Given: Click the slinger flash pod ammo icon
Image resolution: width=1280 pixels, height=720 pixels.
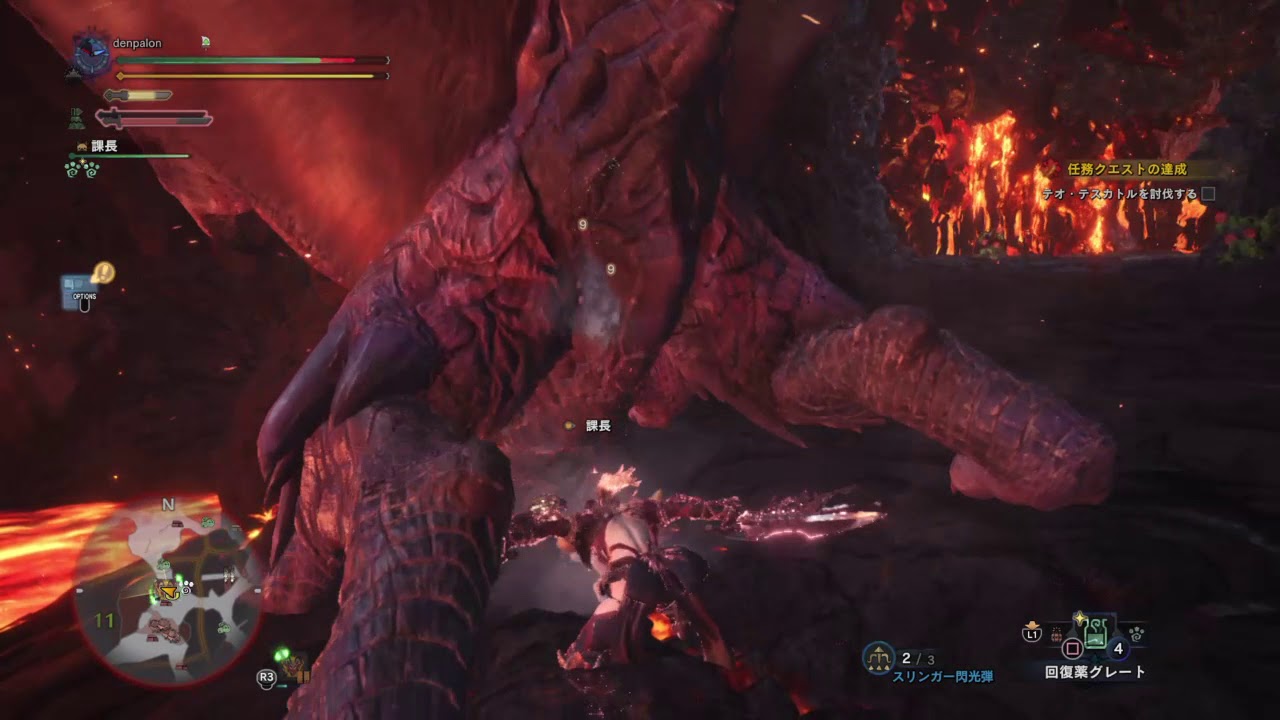Looking at the screenshot, I should click(878, 657).
